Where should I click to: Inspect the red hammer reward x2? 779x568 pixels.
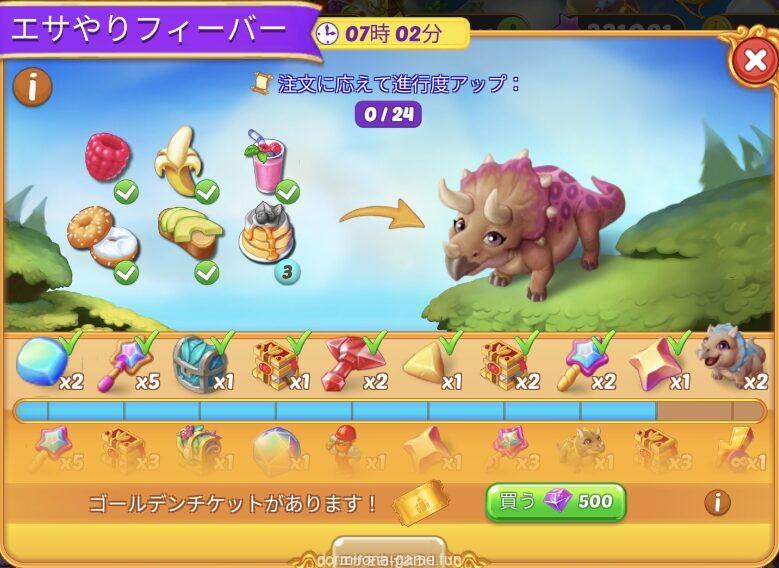[352, 362]
